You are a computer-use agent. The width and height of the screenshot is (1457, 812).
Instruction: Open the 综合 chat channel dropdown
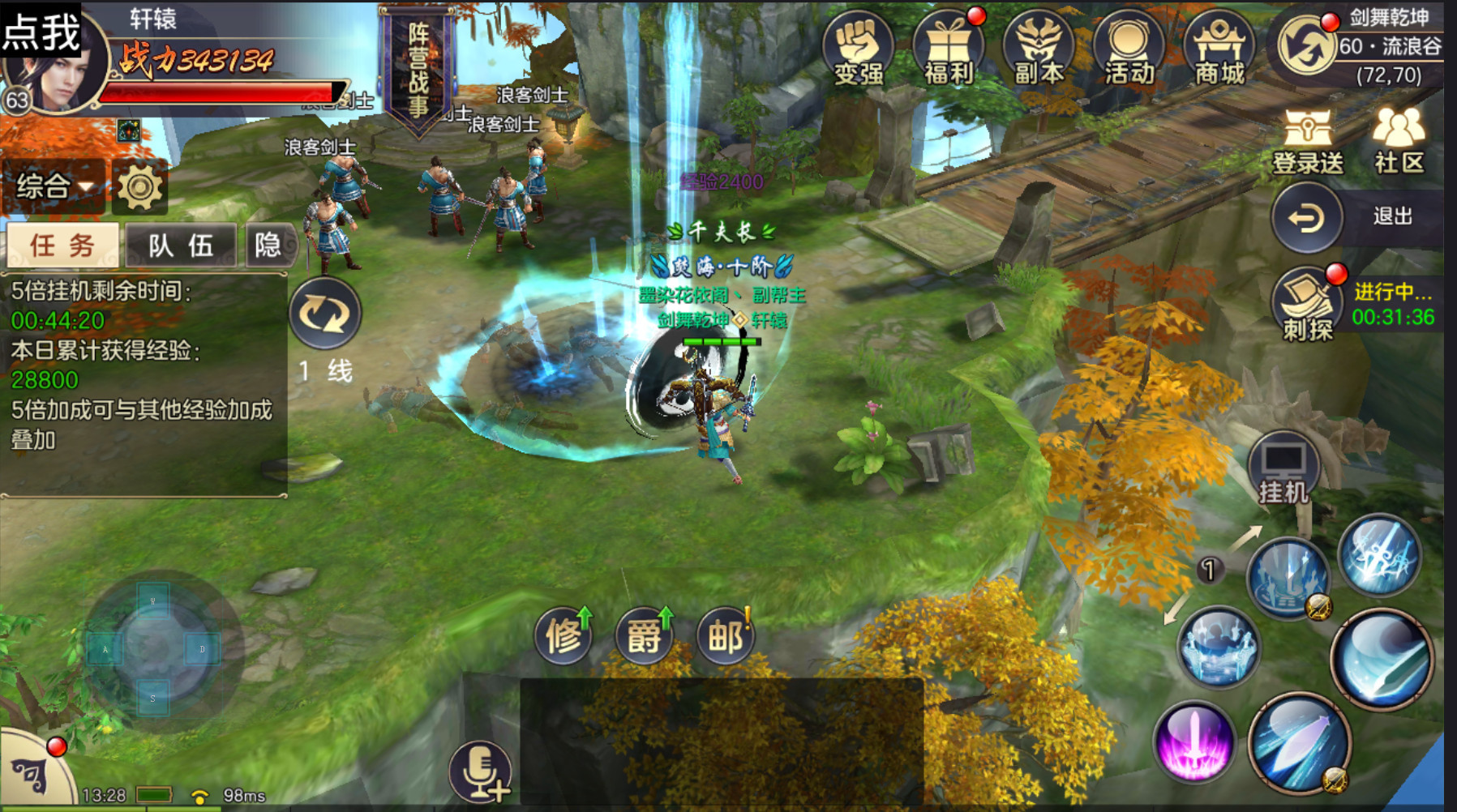[x=54, y=186]
